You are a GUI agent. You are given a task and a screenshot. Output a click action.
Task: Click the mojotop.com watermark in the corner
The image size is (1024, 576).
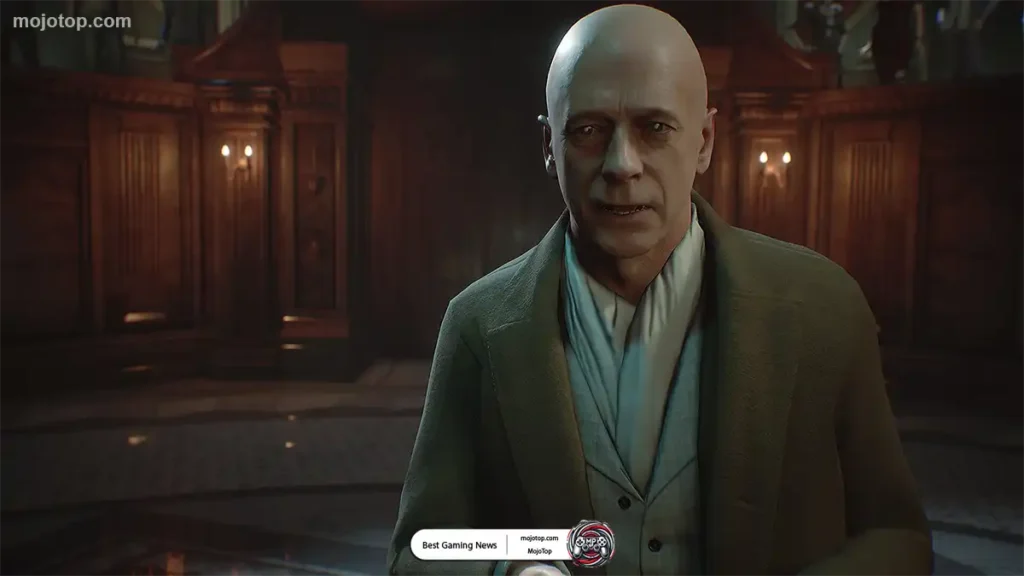pos(71,21)
